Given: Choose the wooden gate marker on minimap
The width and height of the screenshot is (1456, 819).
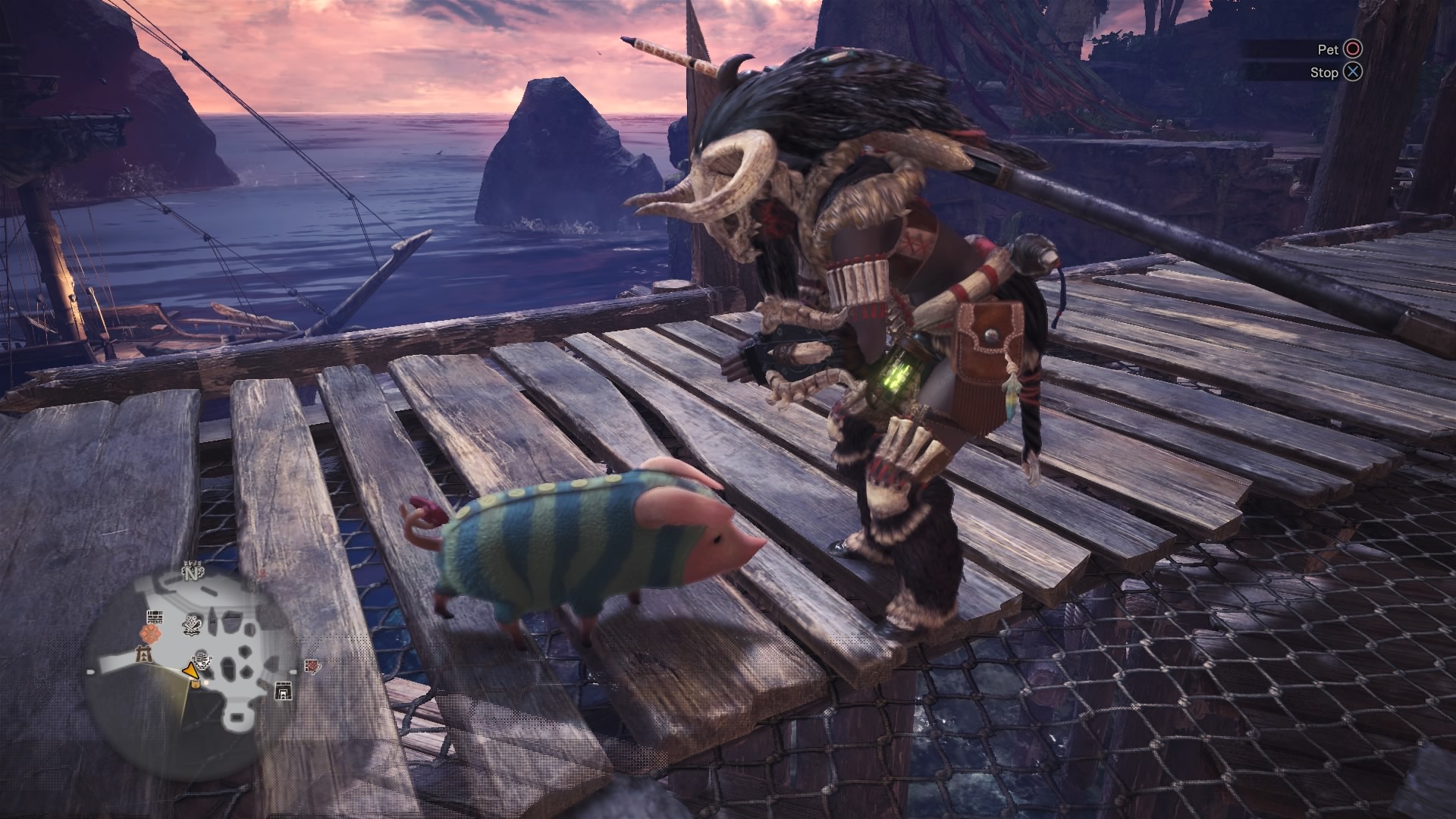Looking at the screenshot, I should pyautogui.click(x=143, y=654).
